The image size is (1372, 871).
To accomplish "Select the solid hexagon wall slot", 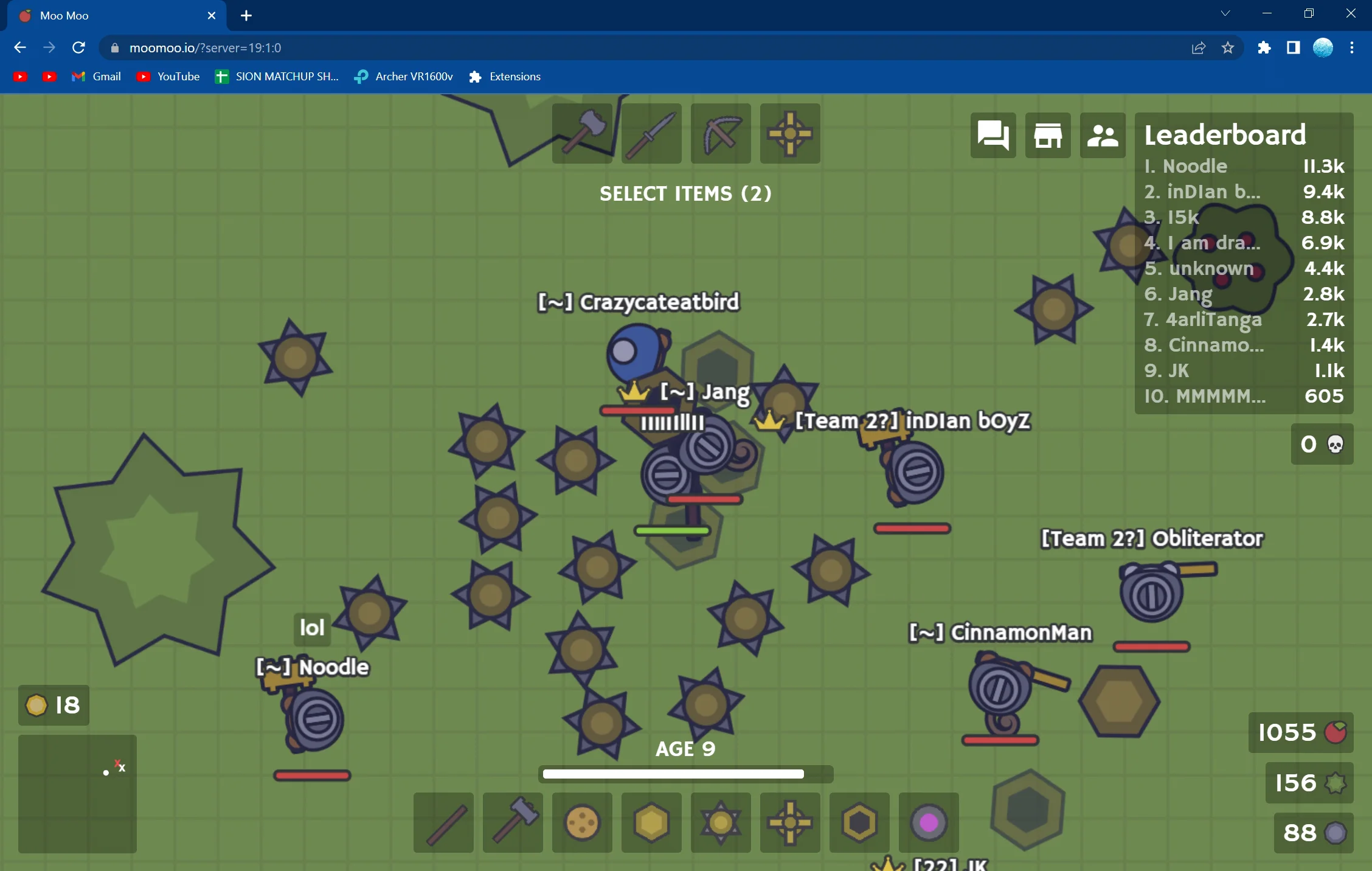I will 651,822.
